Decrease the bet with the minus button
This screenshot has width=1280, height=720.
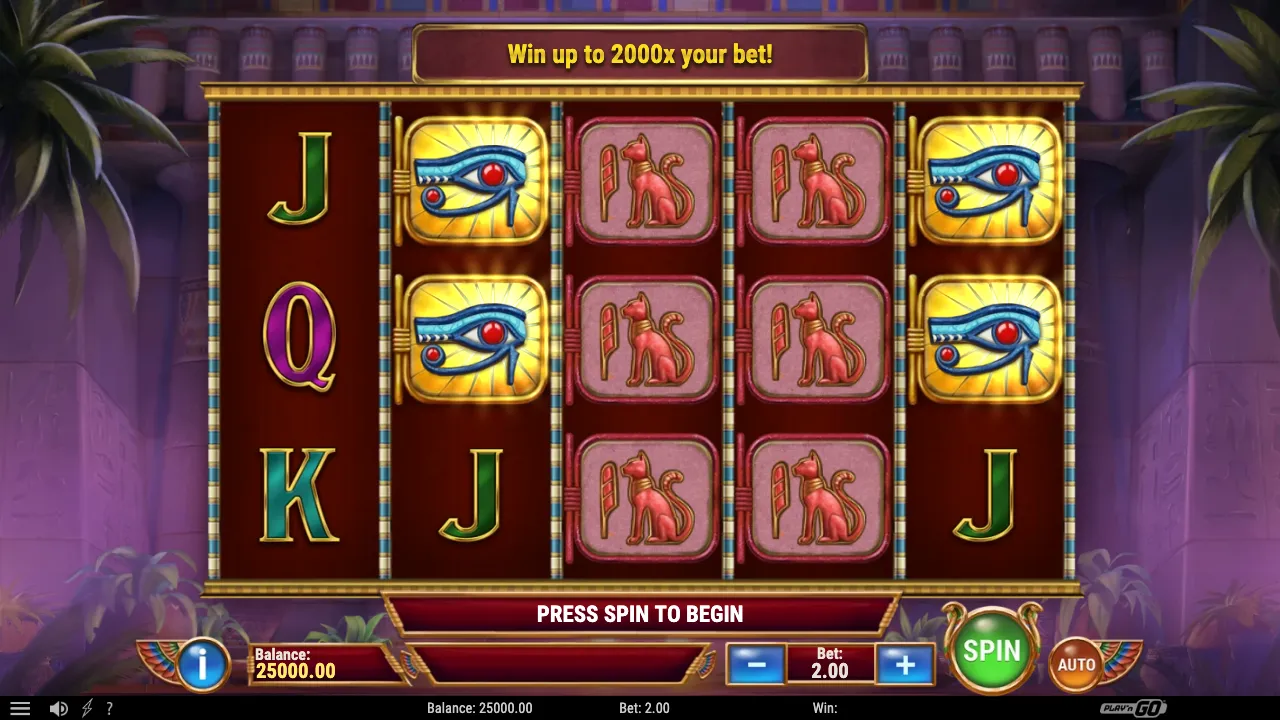click(x=756, y=664)
